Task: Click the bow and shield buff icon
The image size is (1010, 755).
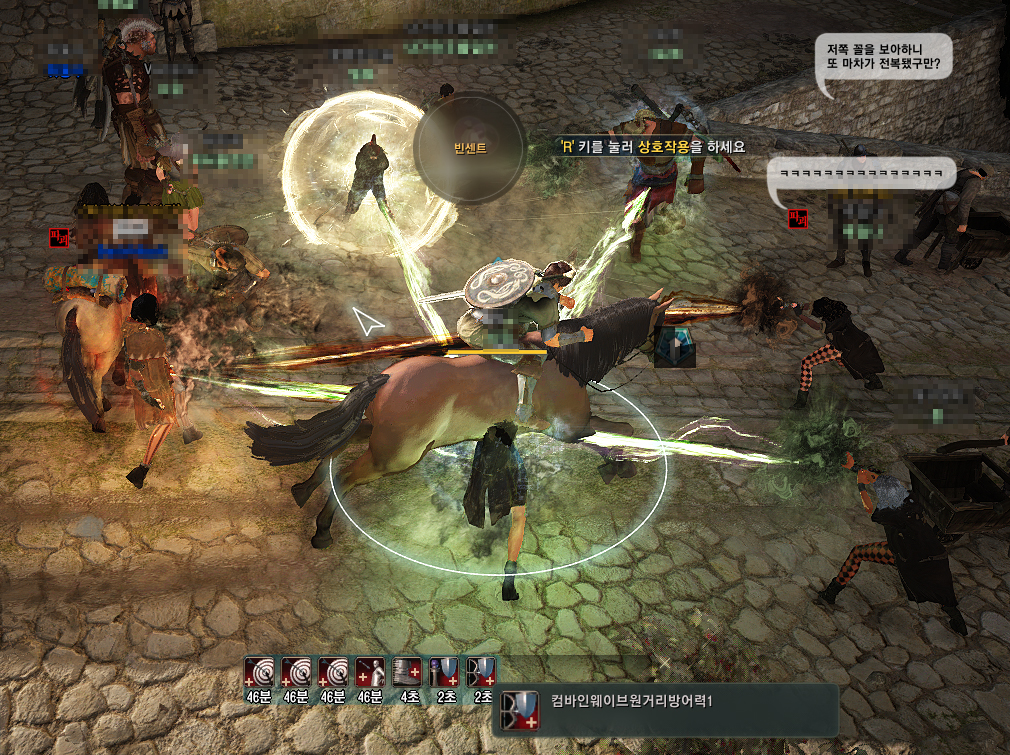Action: pyautogui.click(x=482, y=671)
